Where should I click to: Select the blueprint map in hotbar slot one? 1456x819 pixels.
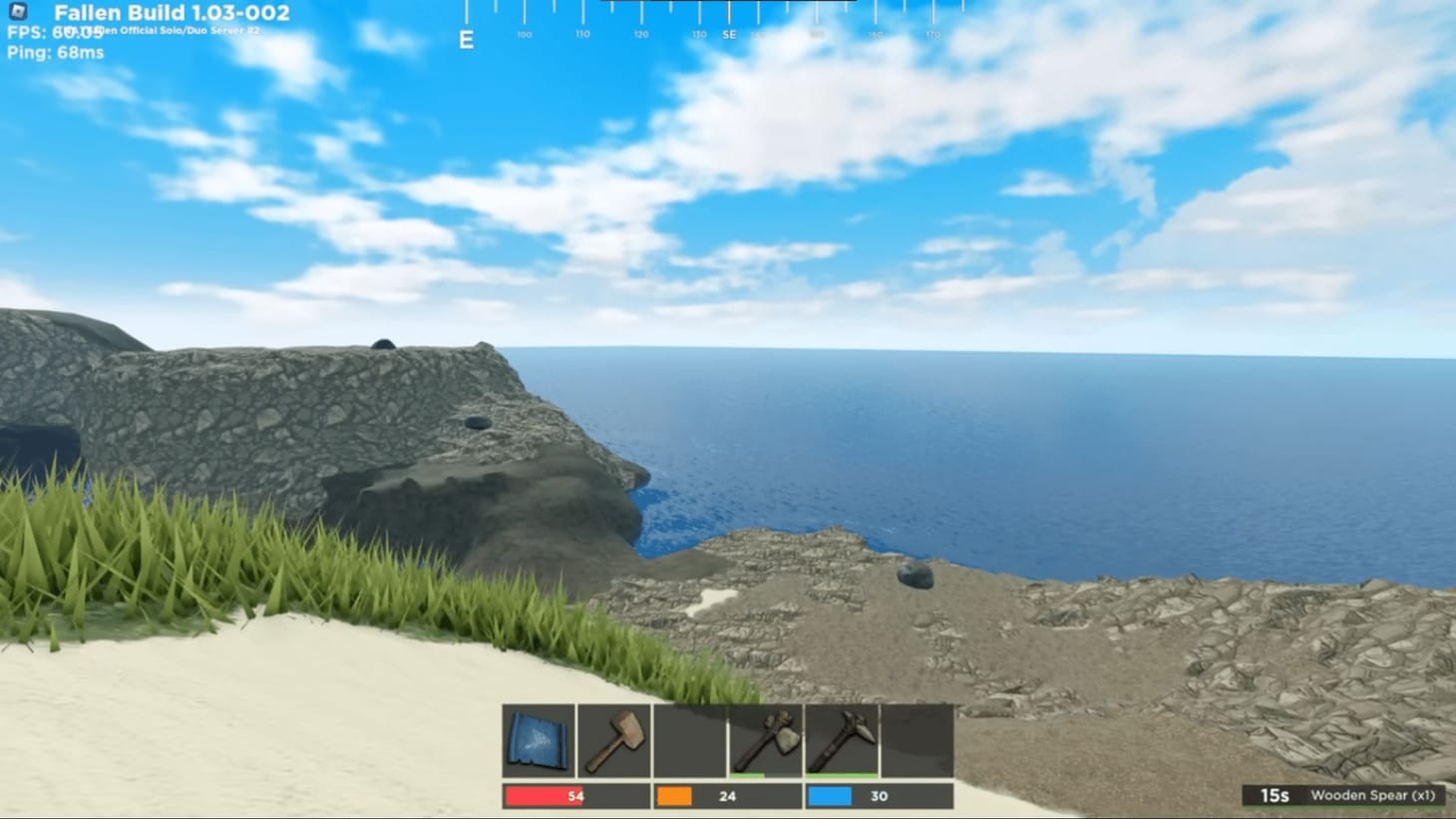point(537,738)
